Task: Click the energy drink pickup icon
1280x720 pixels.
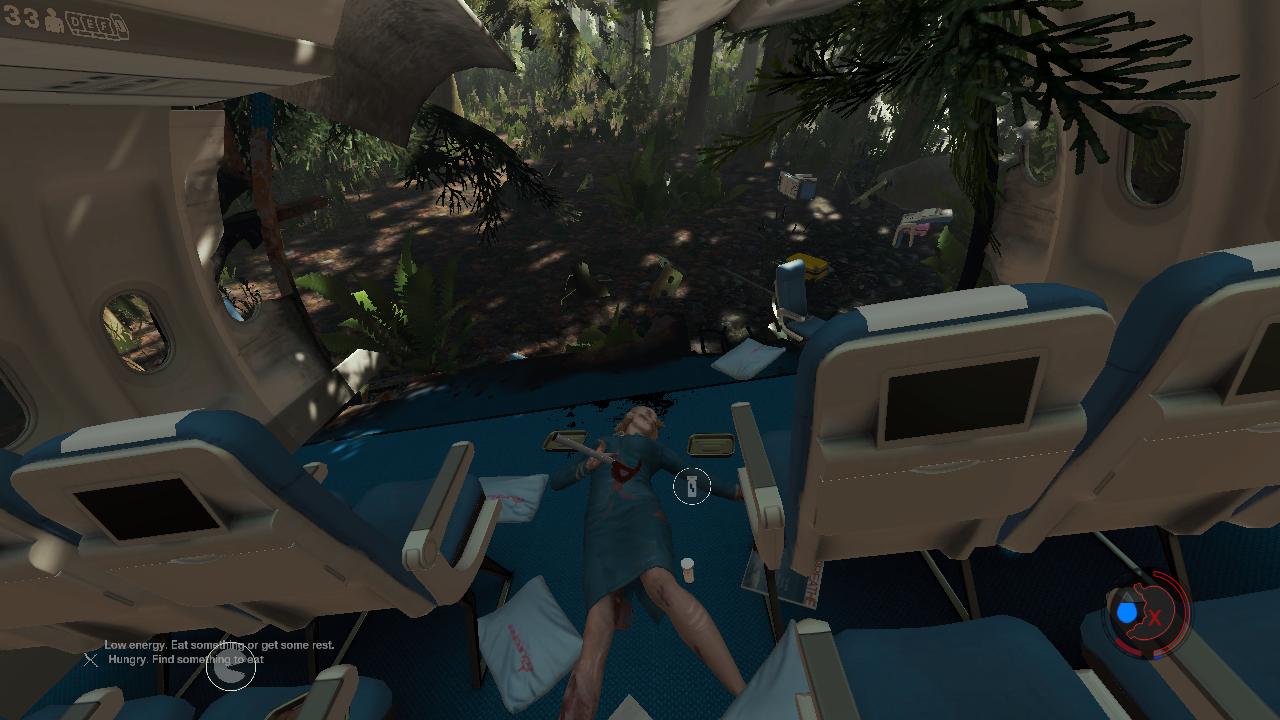Action: (691, 487)
